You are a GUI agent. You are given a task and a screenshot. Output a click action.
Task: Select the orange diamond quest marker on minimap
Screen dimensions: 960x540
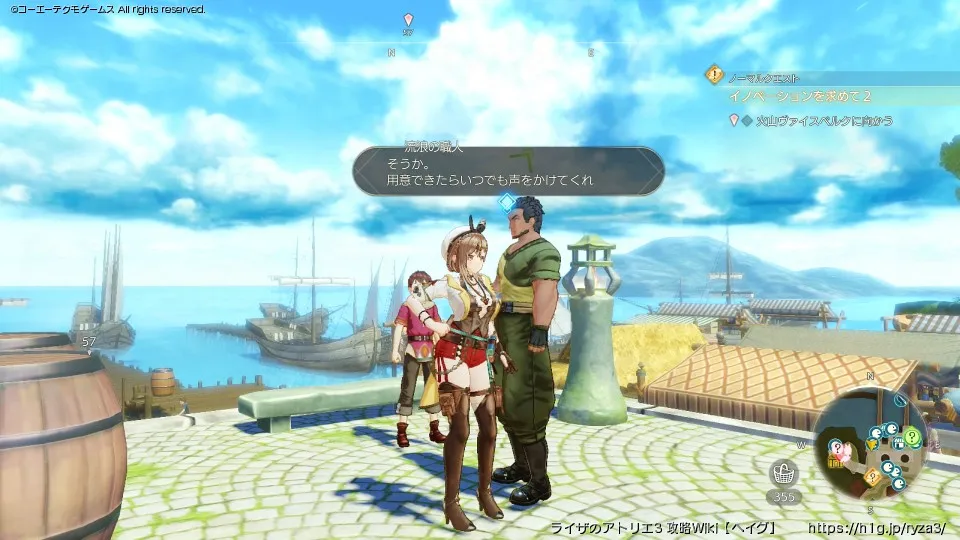coord(871,476)
